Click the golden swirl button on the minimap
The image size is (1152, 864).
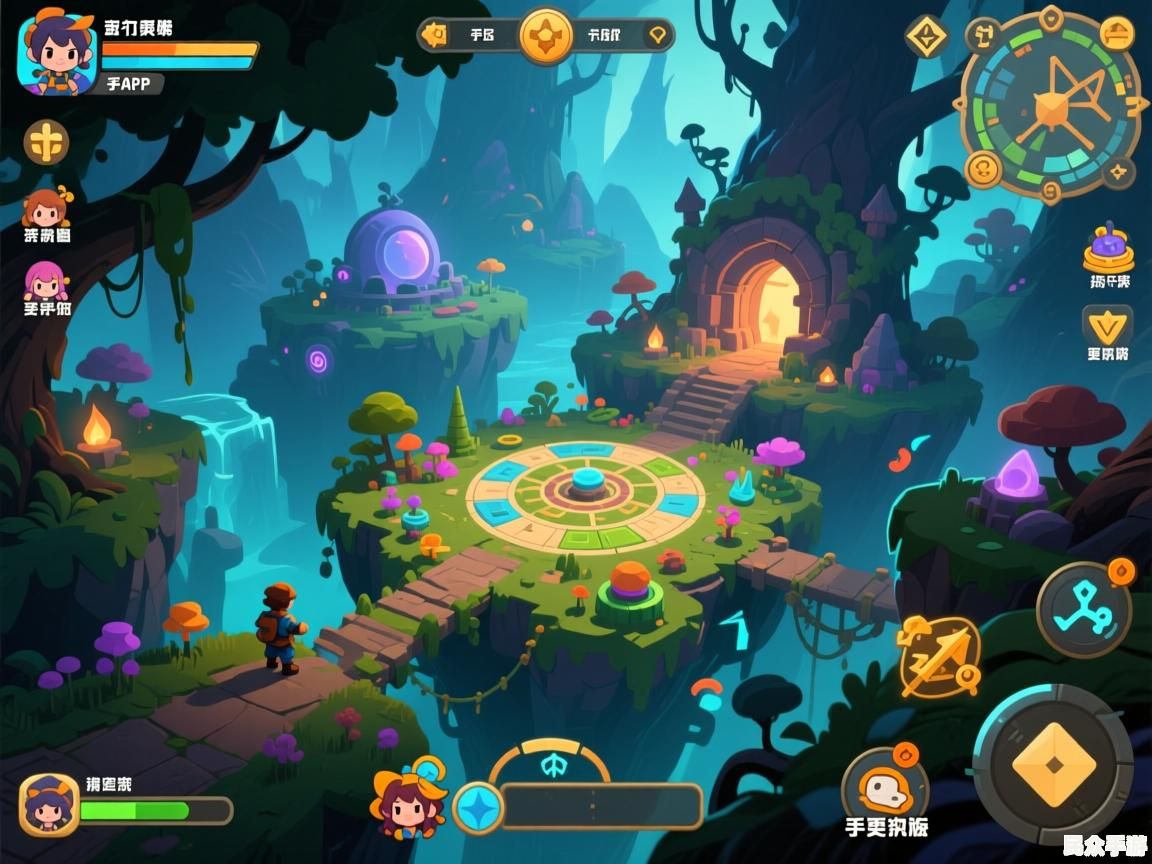click(984, 167)
